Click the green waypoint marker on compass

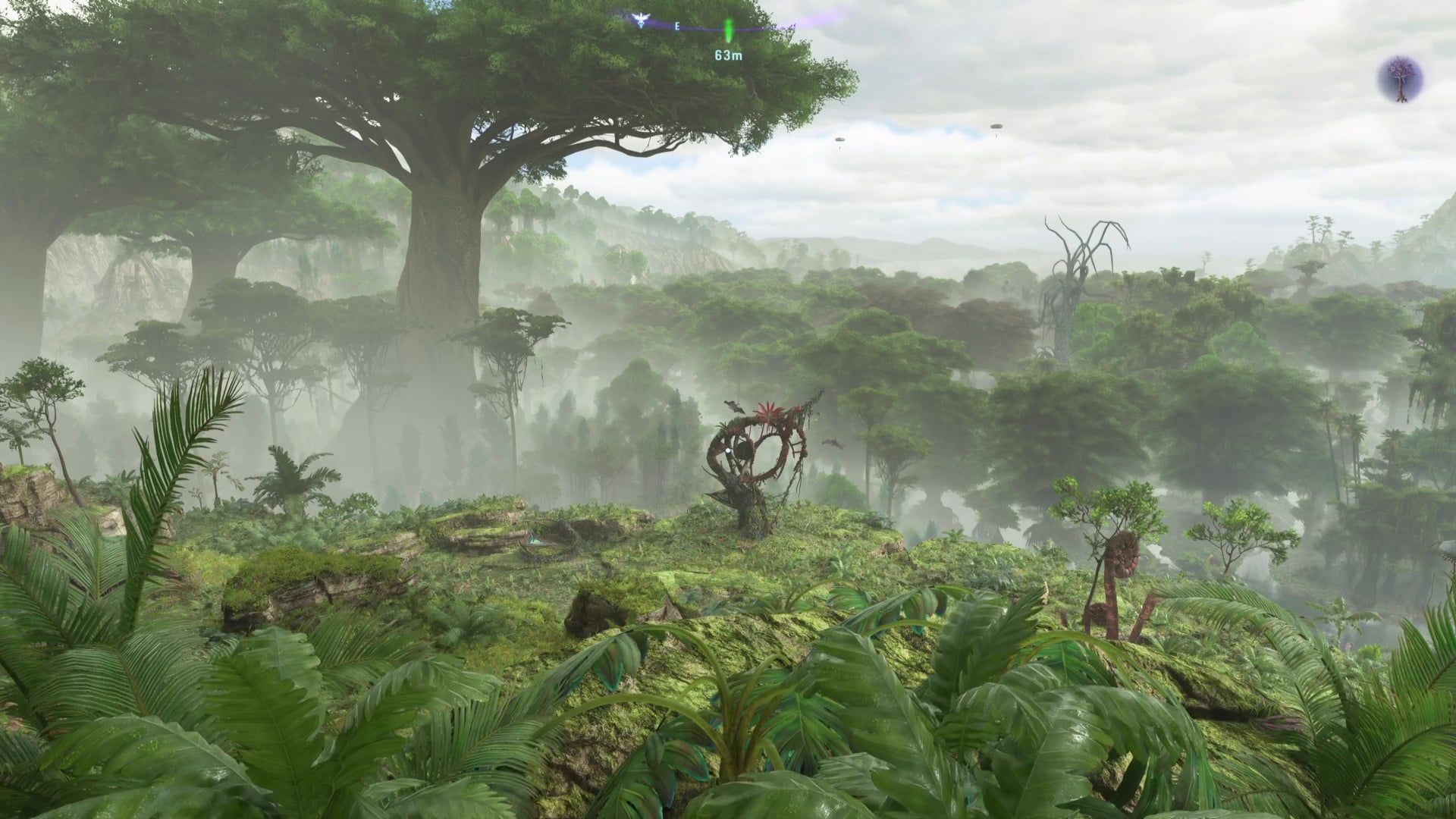[728, 30]
